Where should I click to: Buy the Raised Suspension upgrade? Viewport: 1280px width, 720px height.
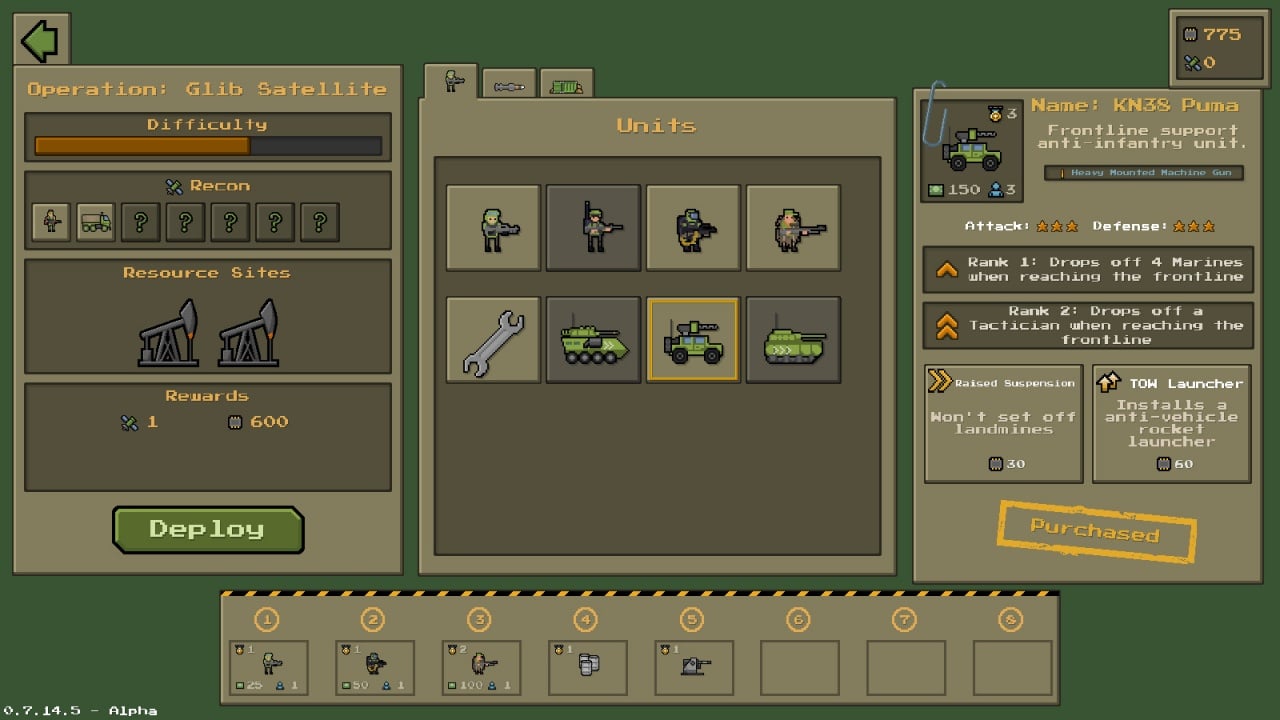pos(1004,424)
